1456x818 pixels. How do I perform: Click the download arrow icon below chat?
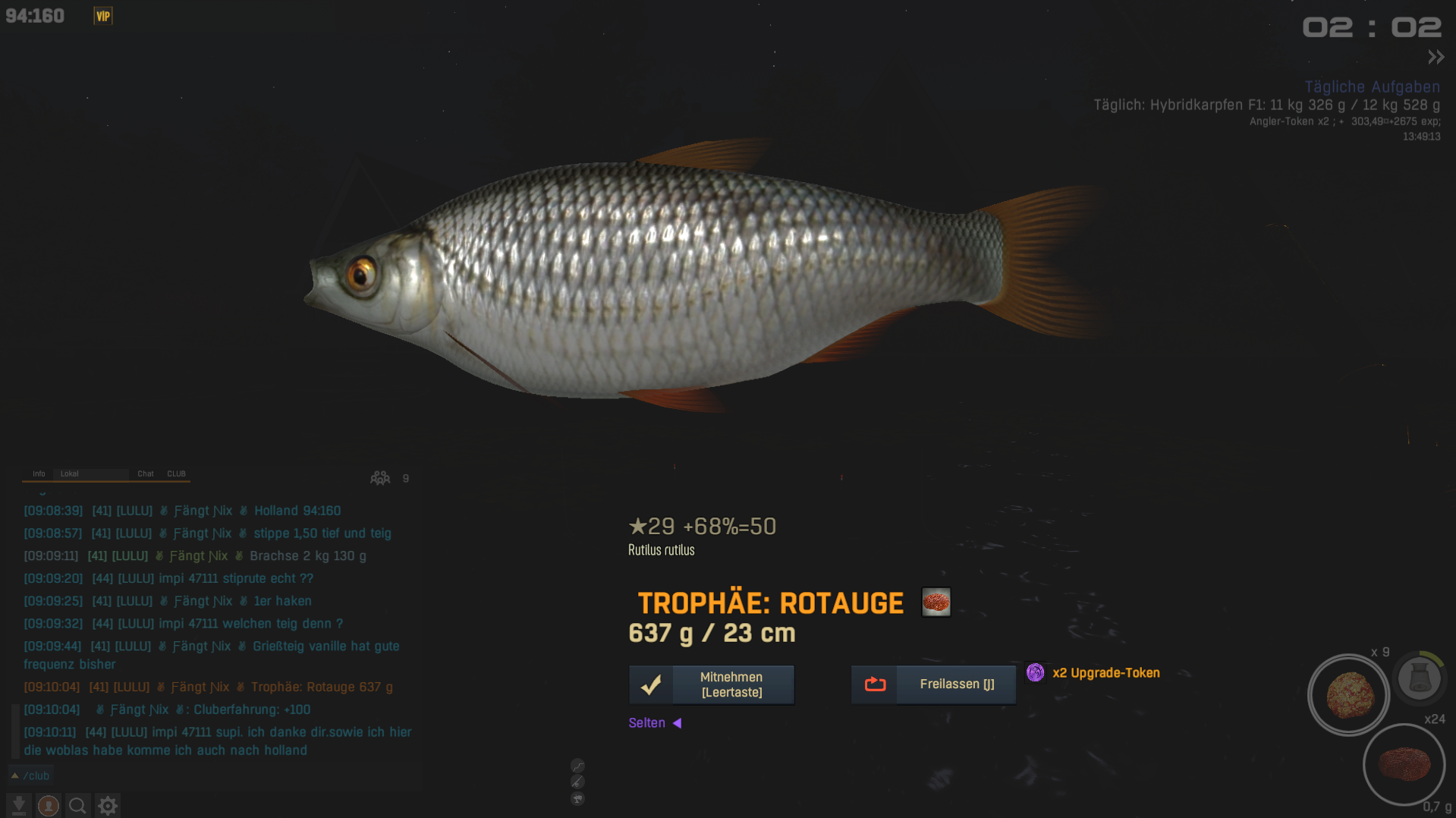(19, 805)
